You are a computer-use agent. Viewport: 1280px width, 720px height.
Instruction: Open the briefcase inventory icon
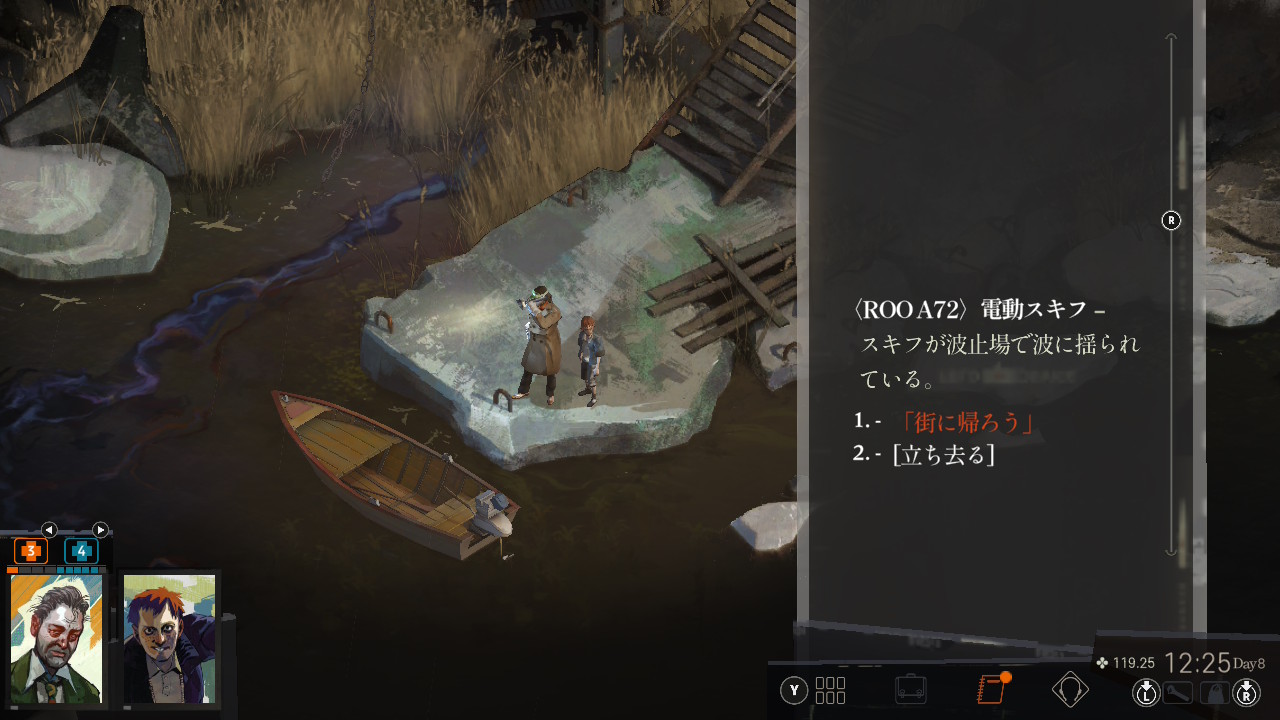910,690
